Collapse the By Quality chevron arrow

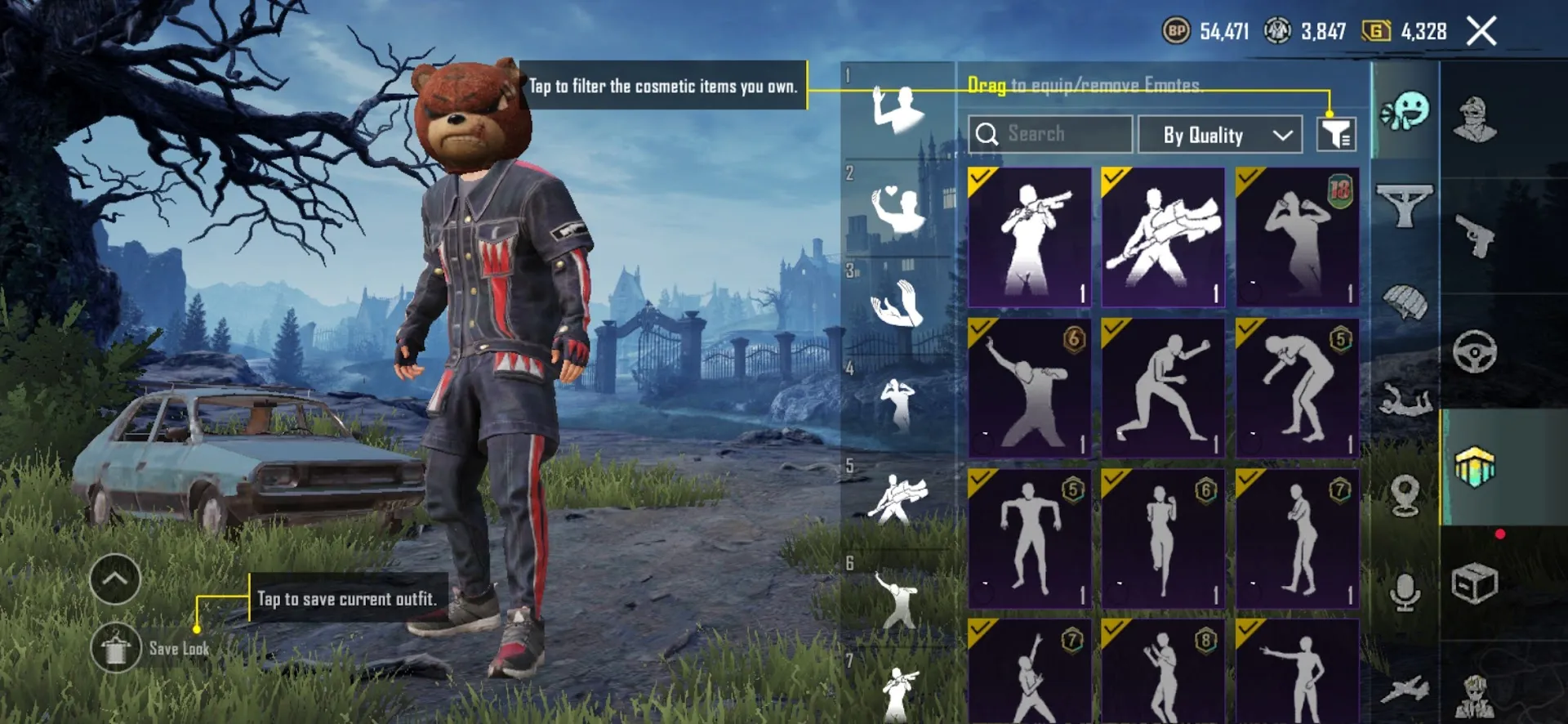pyautogui.click(x=1282, y=135)
